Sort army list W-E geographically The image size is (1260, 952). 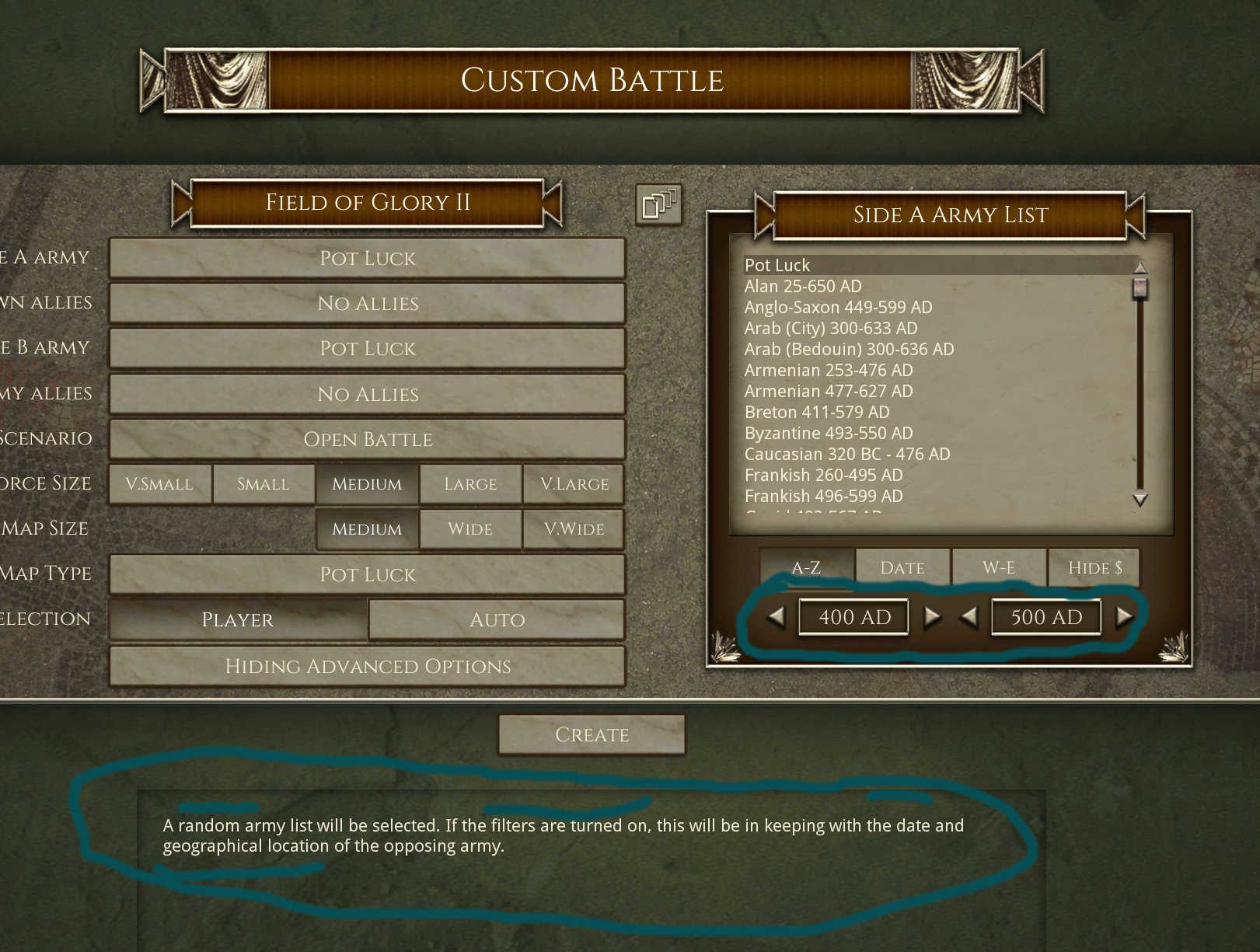coord(998,568)
